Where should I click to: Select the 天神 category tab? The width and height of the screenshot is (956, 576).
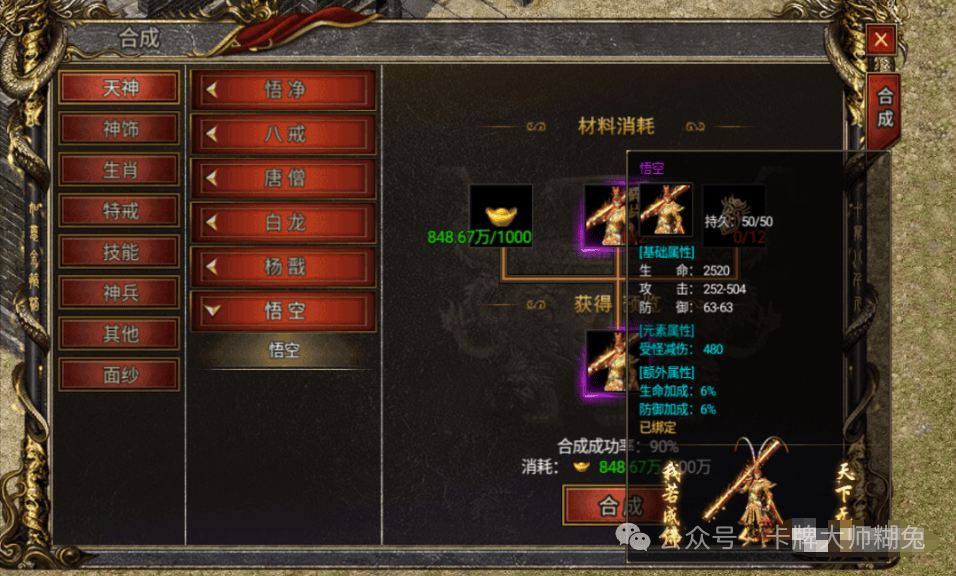point(120,87)
